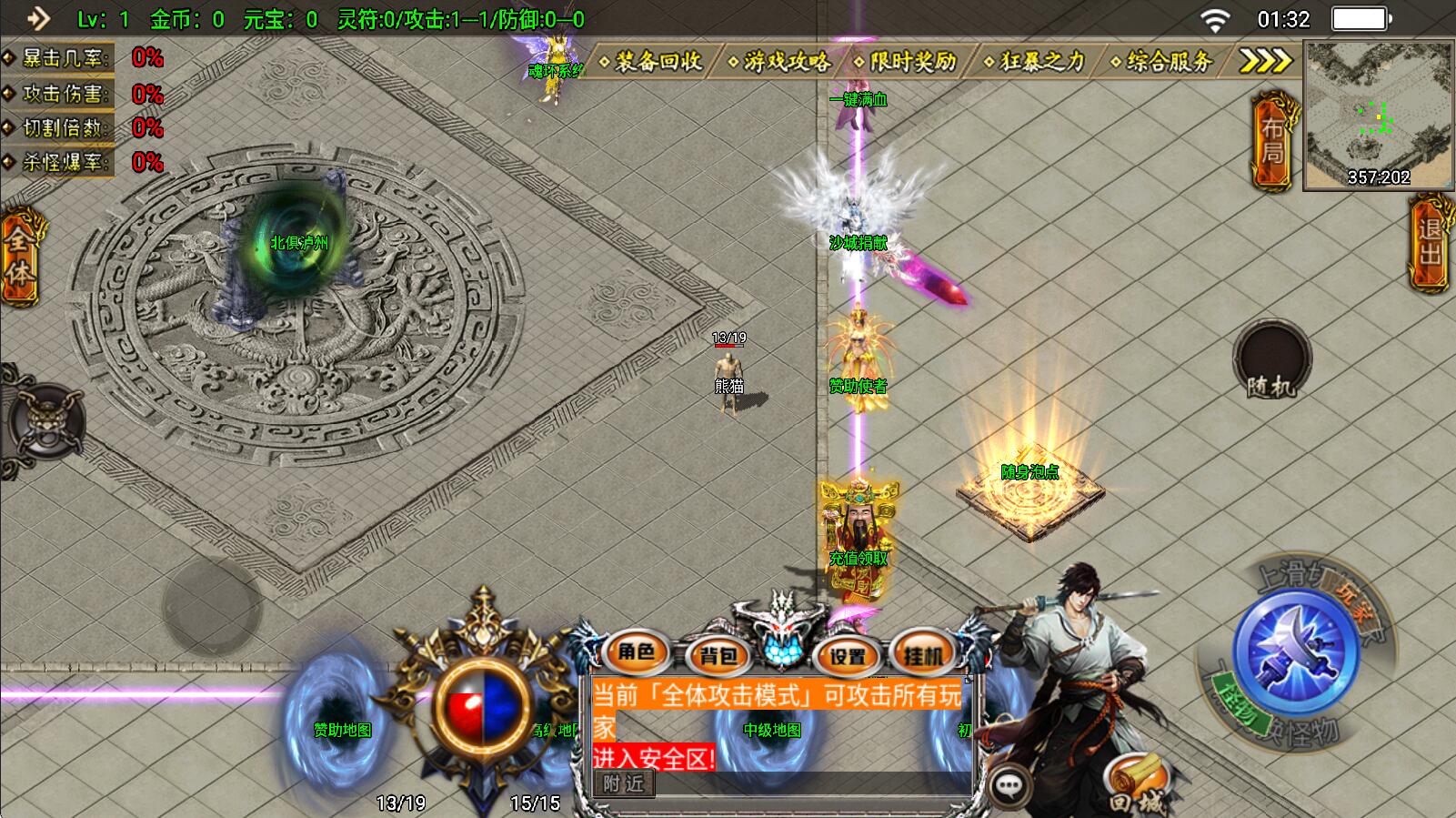Toggle the 全体 attack mode button
This screenshot has width=1456, height=818.
[x=18, y=258]
